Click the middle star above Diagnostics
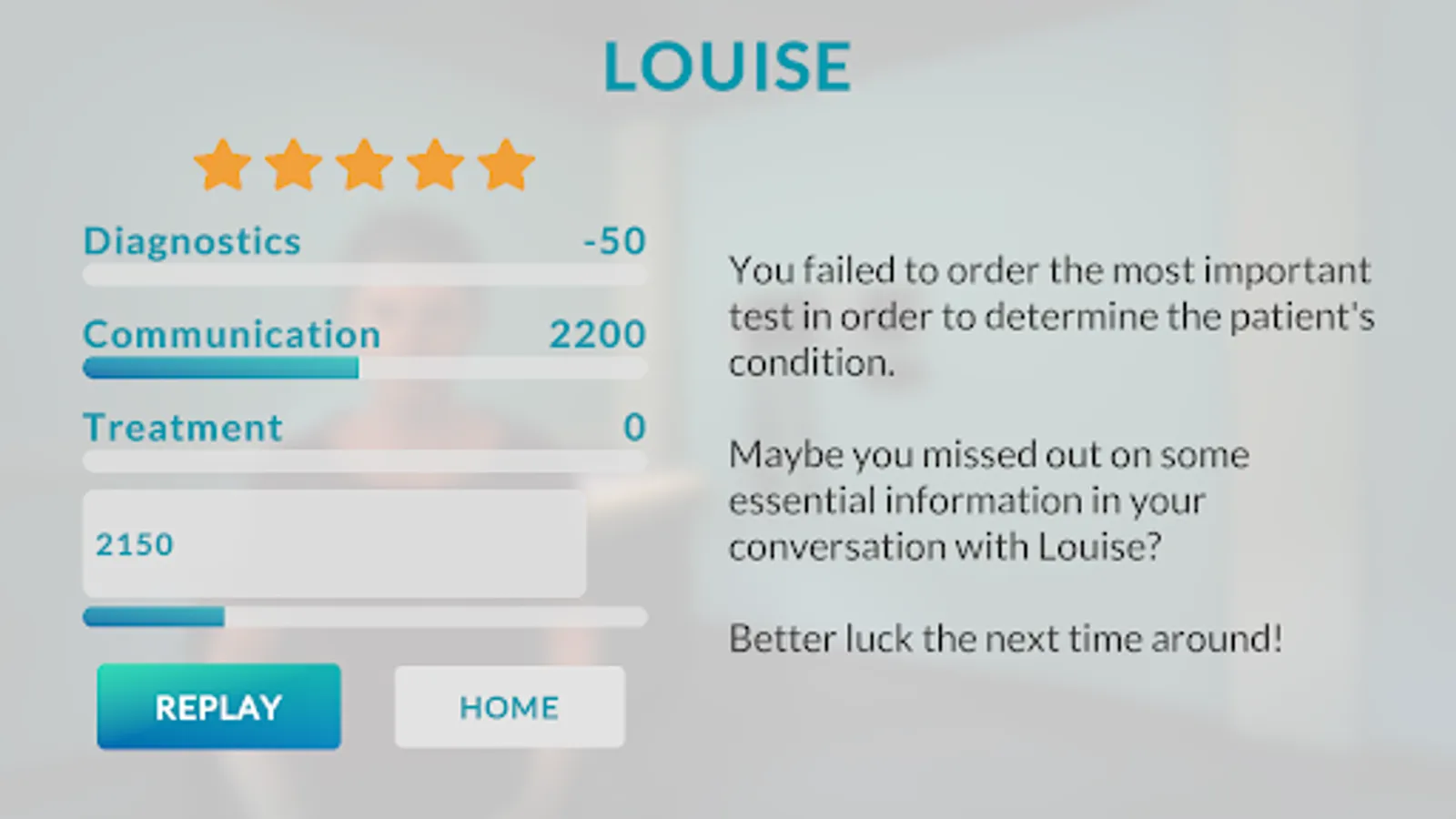The height and width of the screenshot is (819, 1456). [366, 166]
